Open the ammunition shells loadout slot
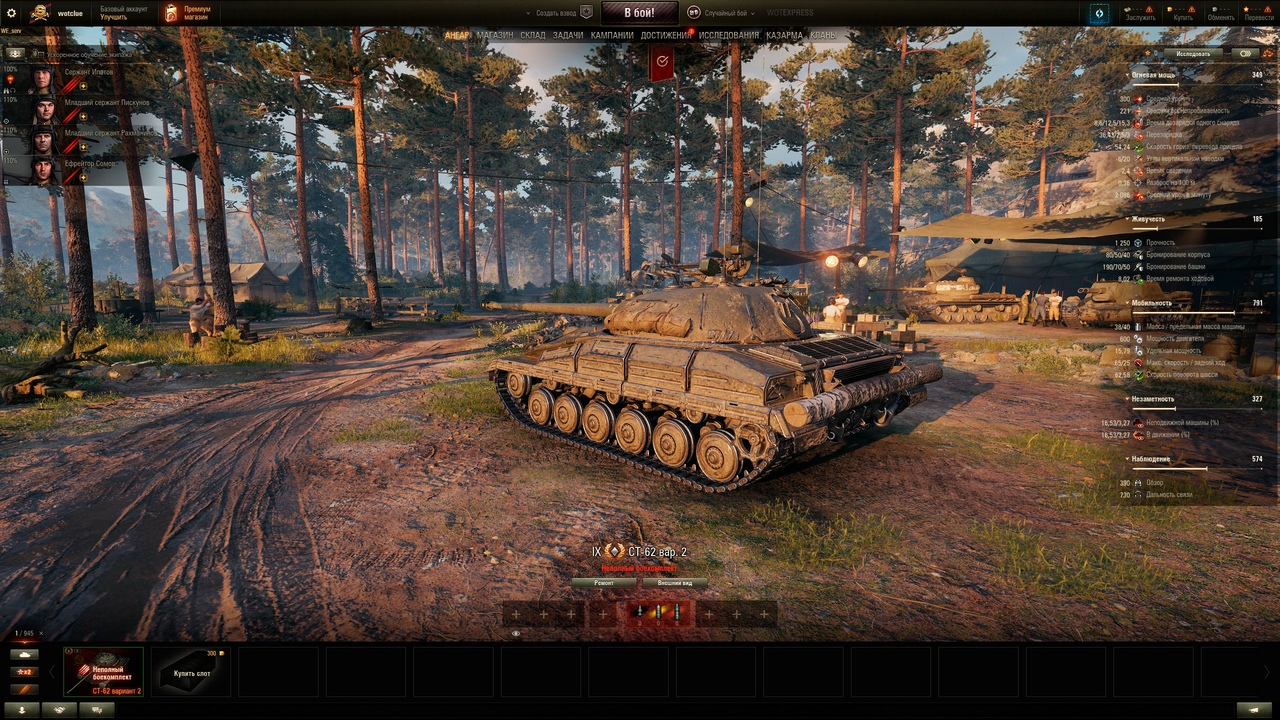 [658, 613]
